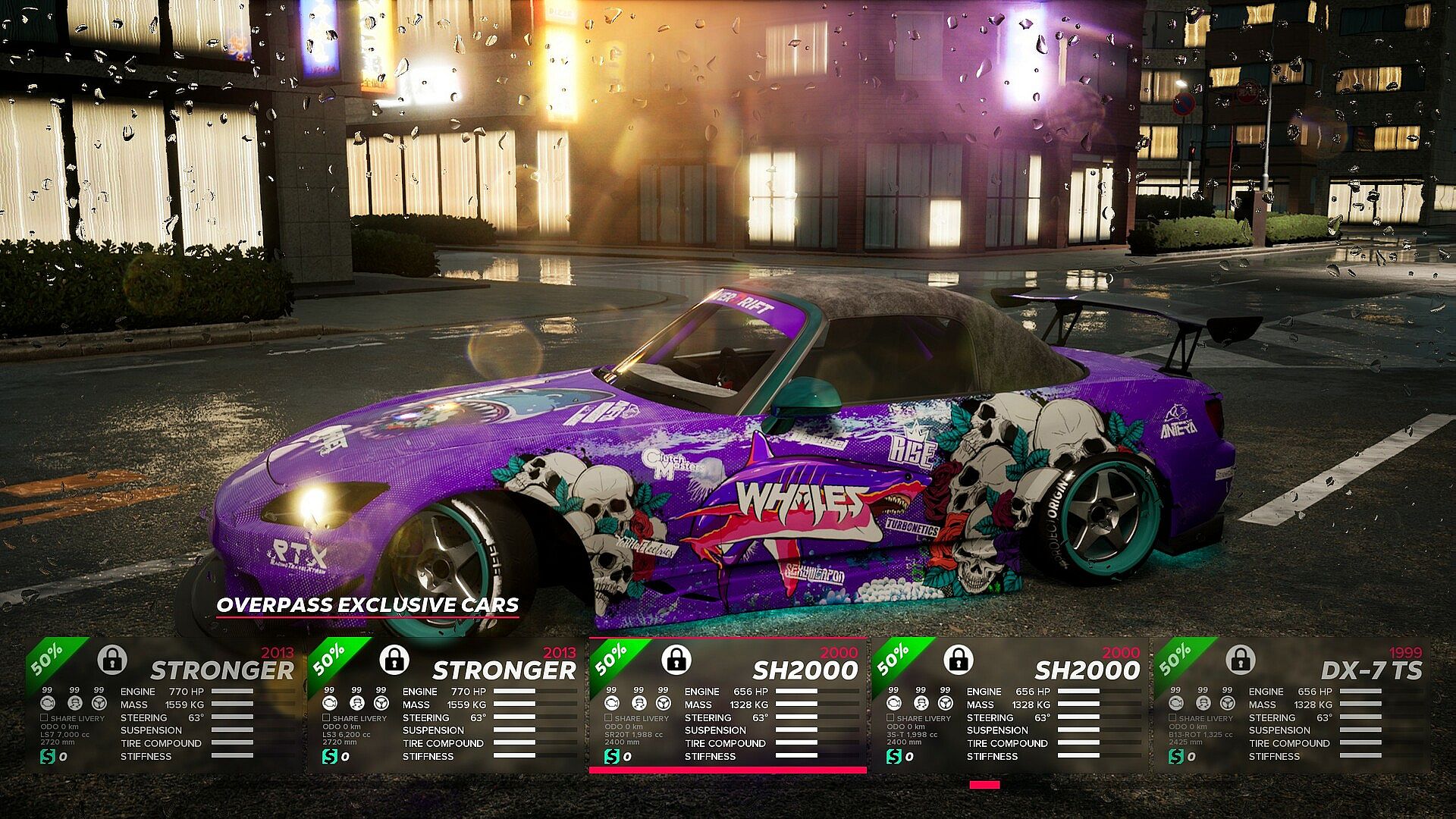Click the red page indicator below the cards
Image resolution: width=1456 pixels, height=819 pixels.
pos(984,785)
